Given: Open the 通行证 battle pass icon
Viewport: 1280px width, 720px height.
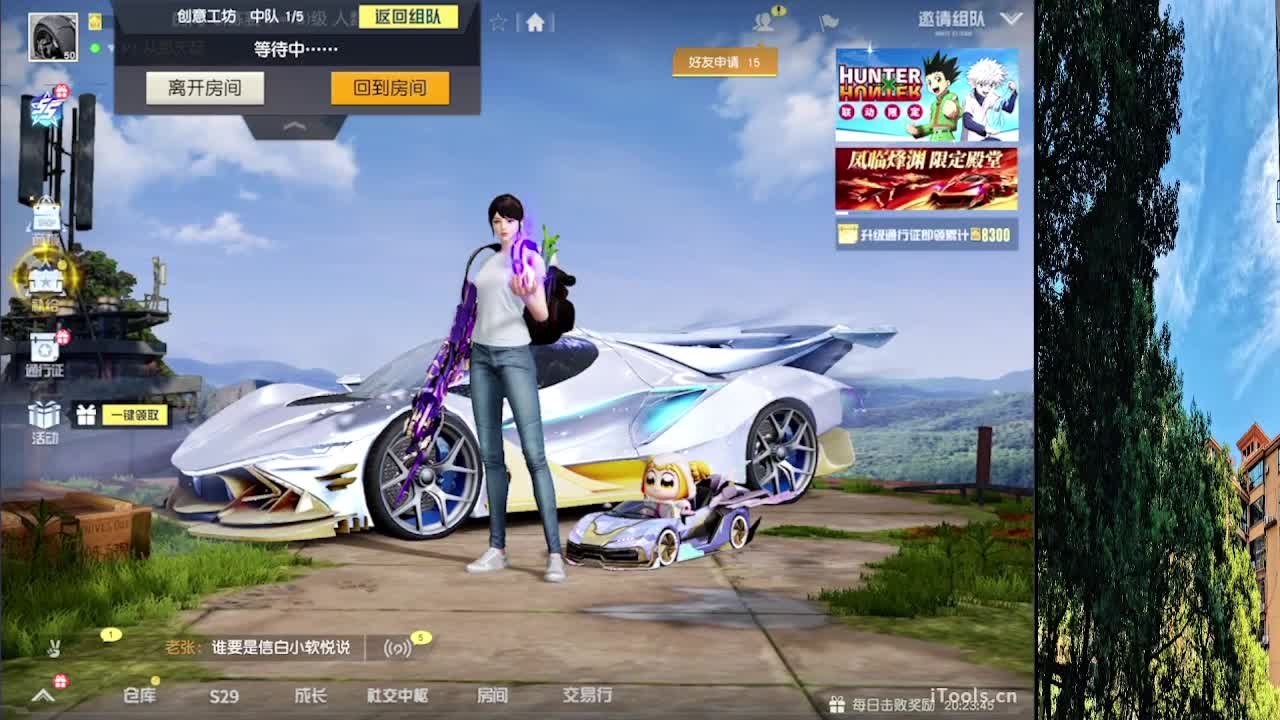Looking at the screenshot, I should (45, 345).
